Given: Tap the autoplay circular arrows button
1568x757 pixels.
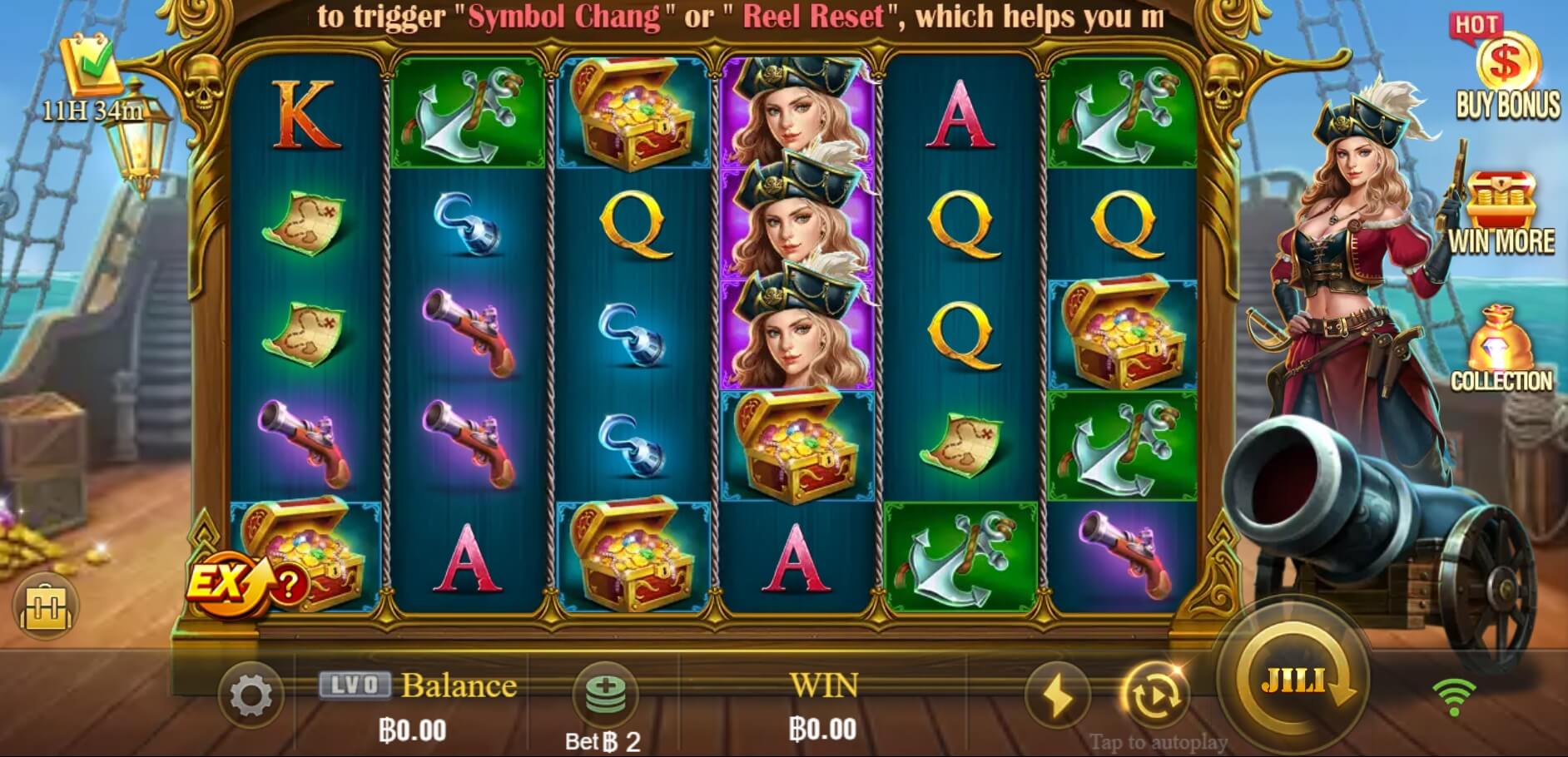Looking at the screenshot, I should click(1154, 695).
